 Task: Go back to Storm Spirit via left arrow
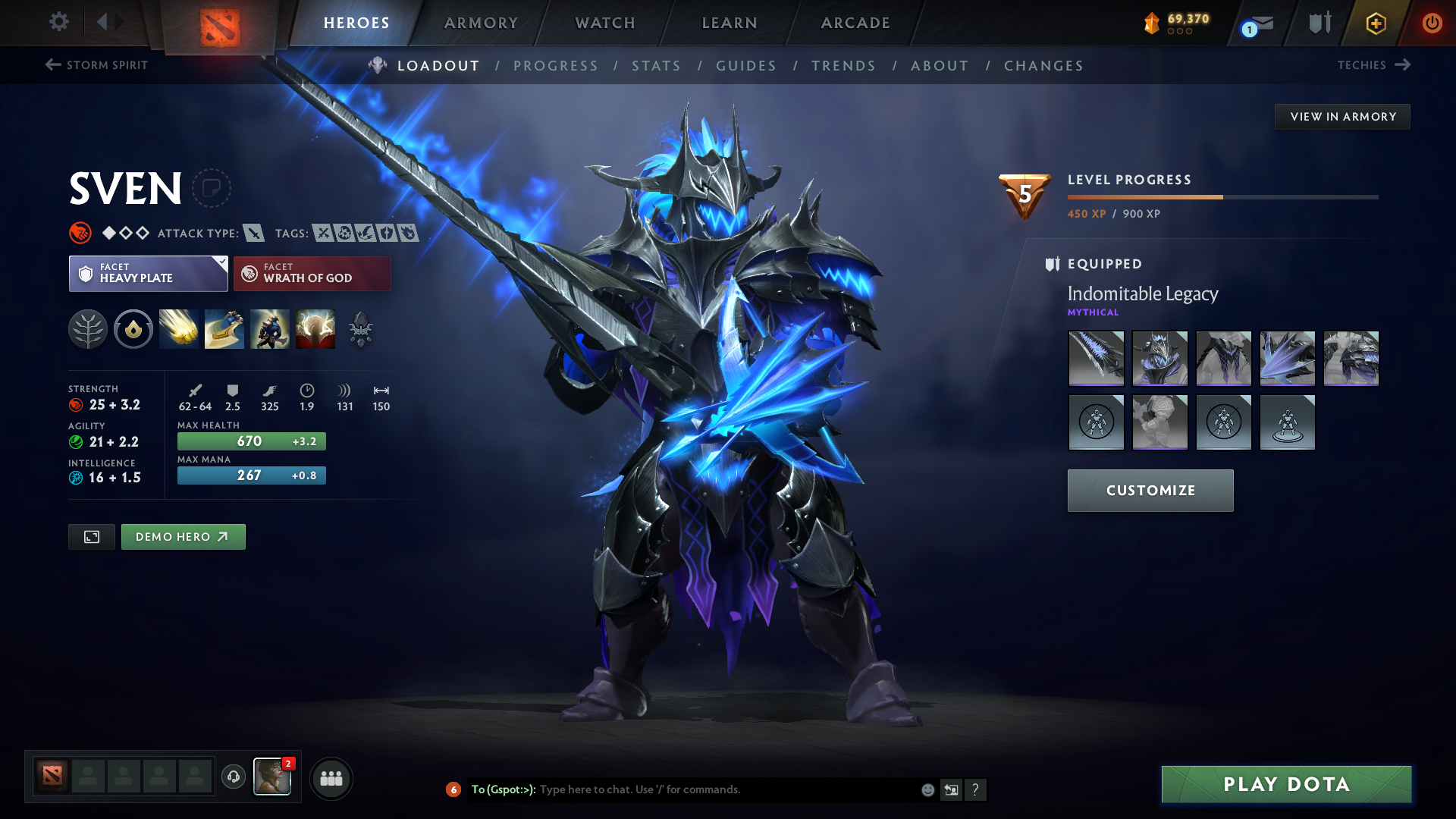(x=51, y=64)
